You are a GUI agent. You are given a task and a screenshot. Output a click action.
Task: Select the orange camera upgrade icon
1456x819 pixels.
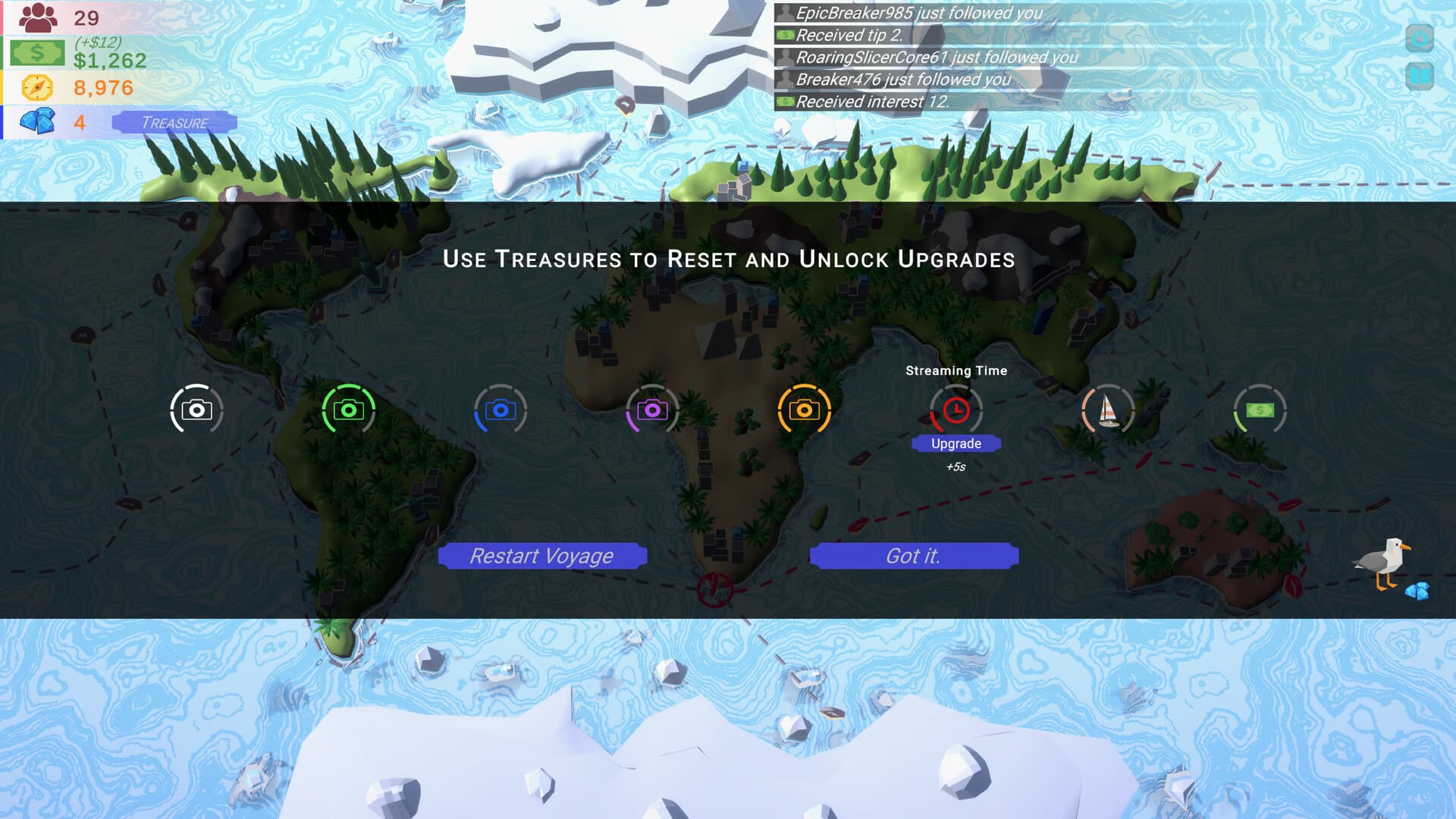tap(805, 409)
